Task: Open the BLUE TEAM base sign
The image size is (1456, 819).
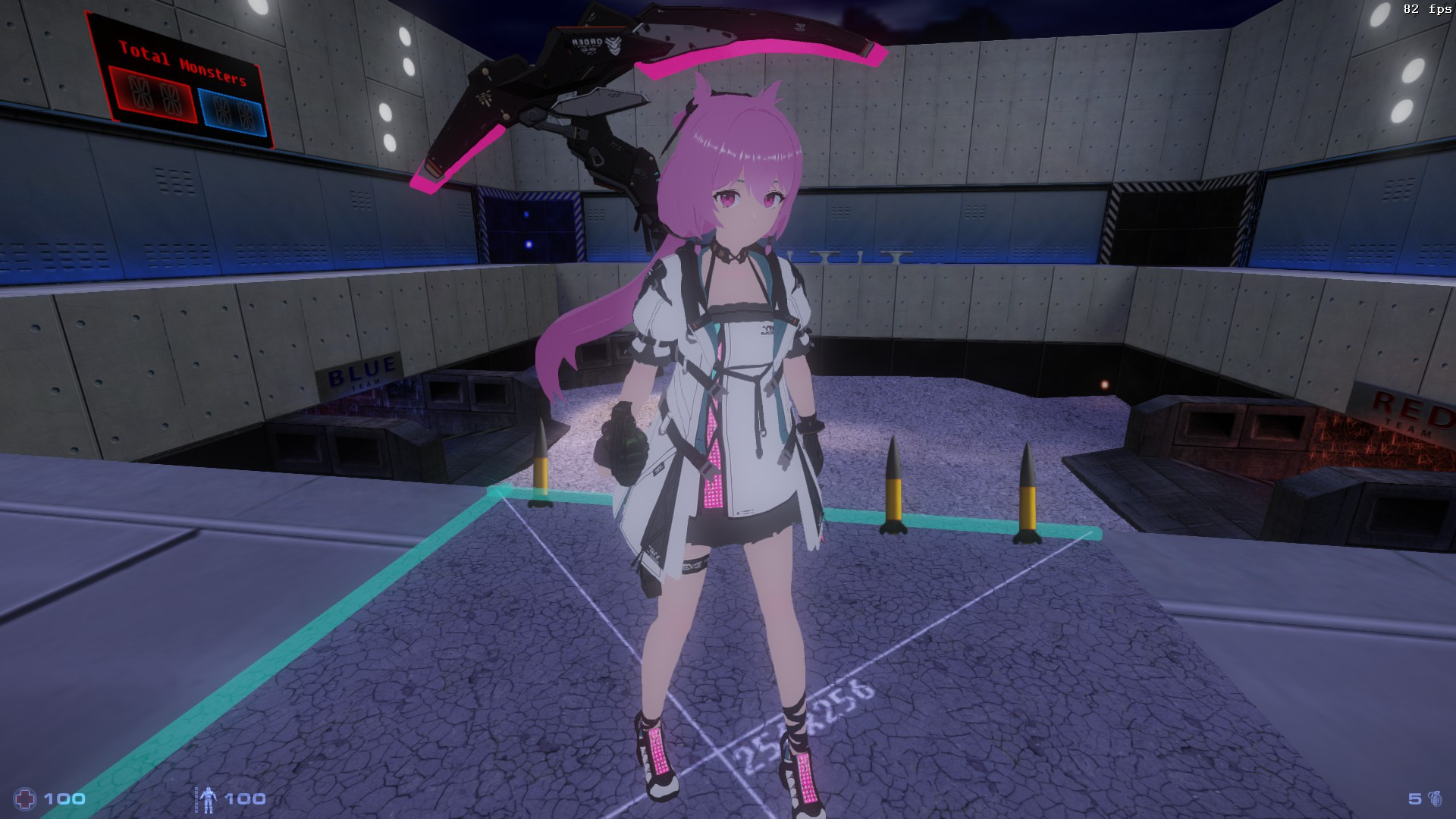Action: click(x=359, y=372)
